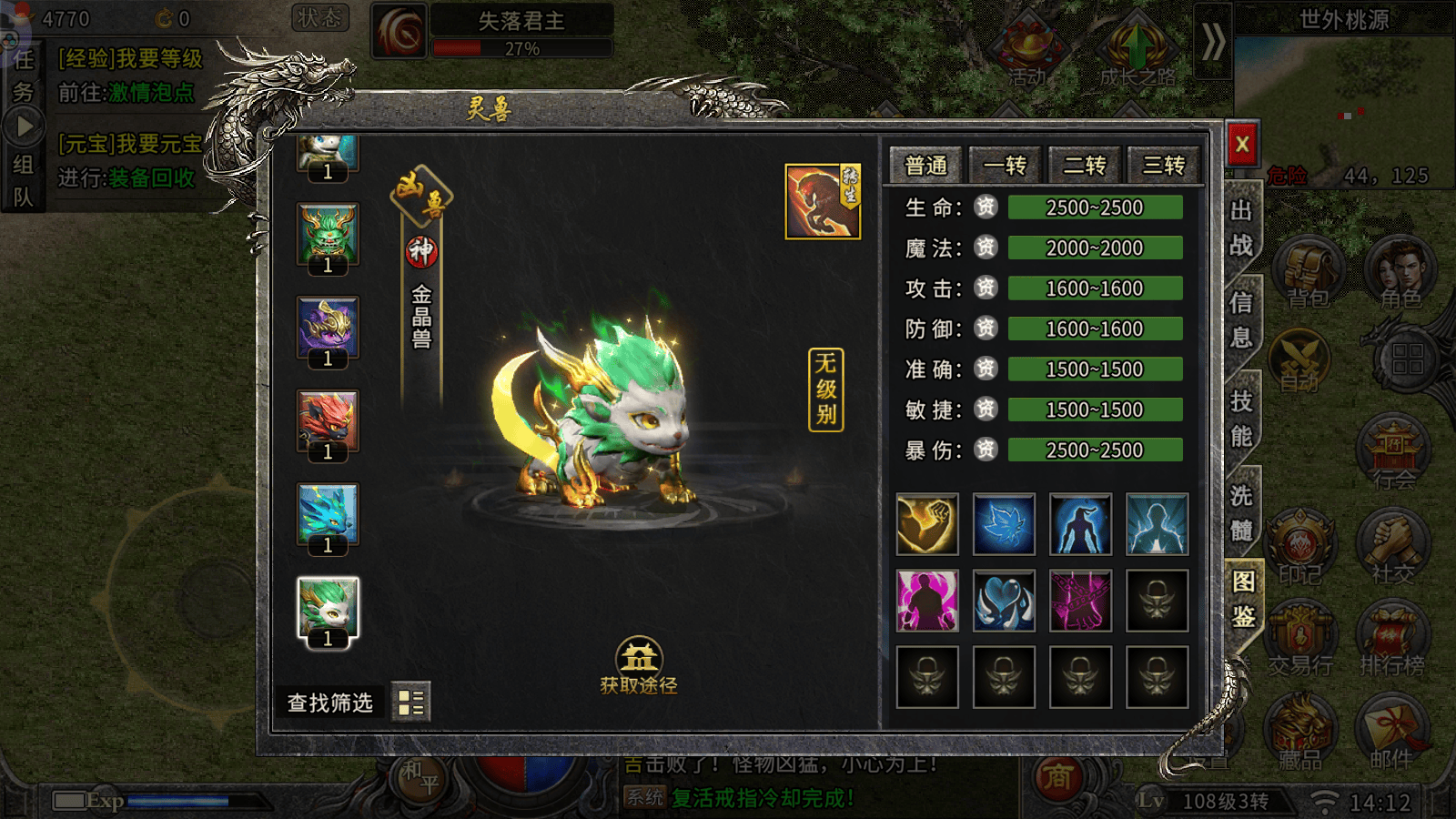Screen dimensions: 1456x819
Task: Open the 二转 tab
Action: tap(1084, 166)
